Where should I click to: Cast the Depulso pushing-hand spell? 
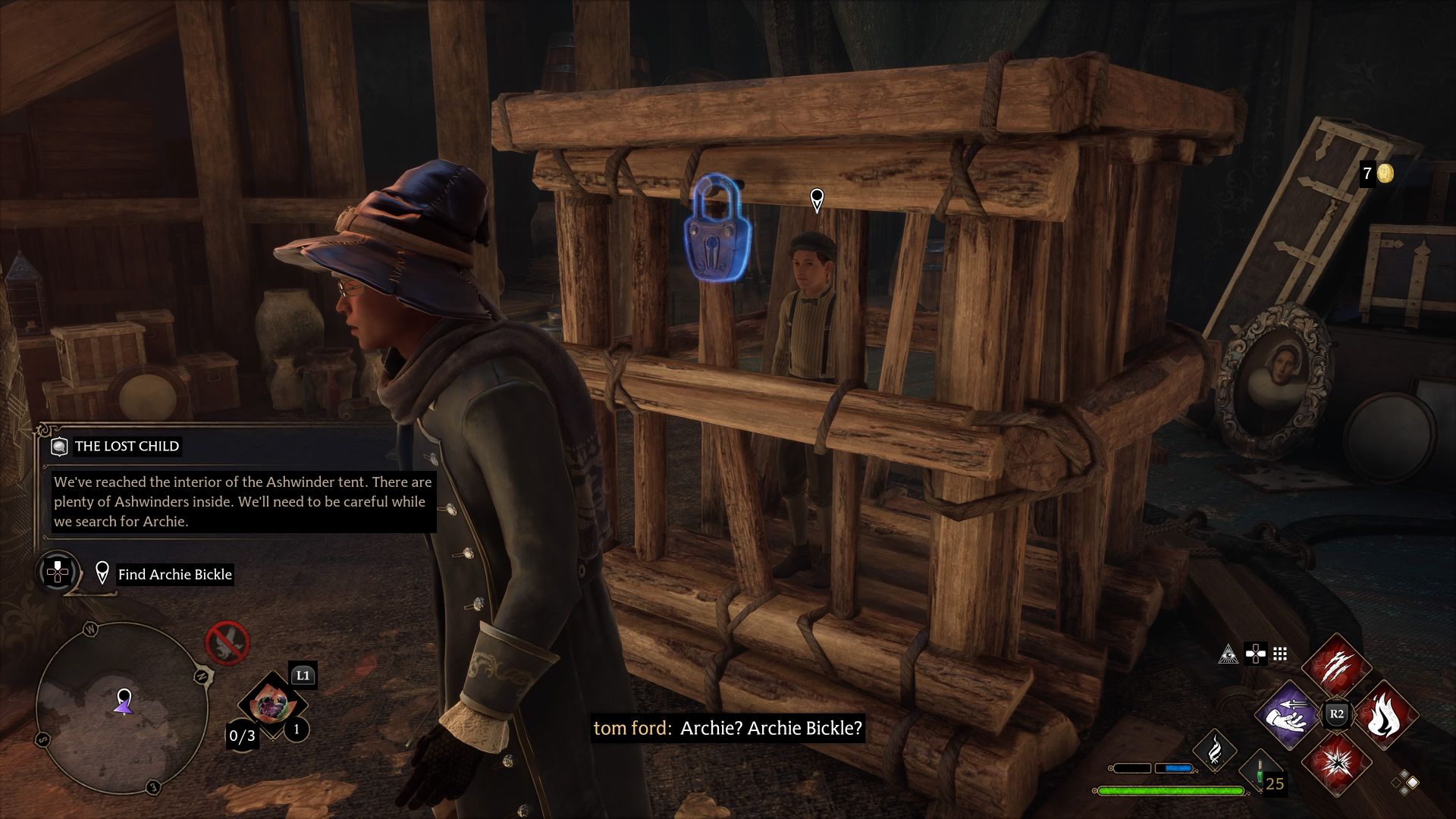coord(1288,715)
